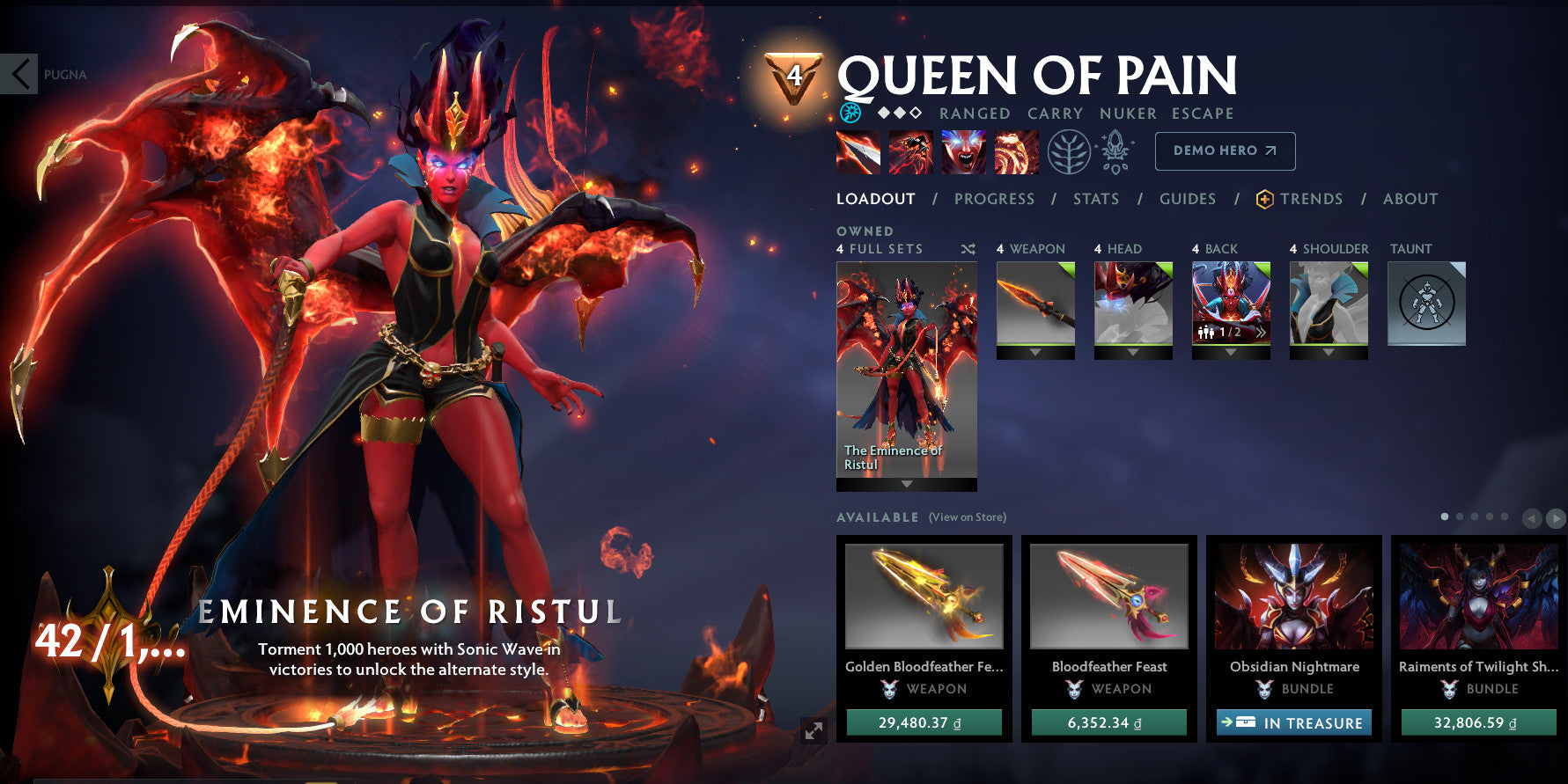Open the GUIDES tab
The width and height of the screenshot is (1568, 784).
(1187, 199)
